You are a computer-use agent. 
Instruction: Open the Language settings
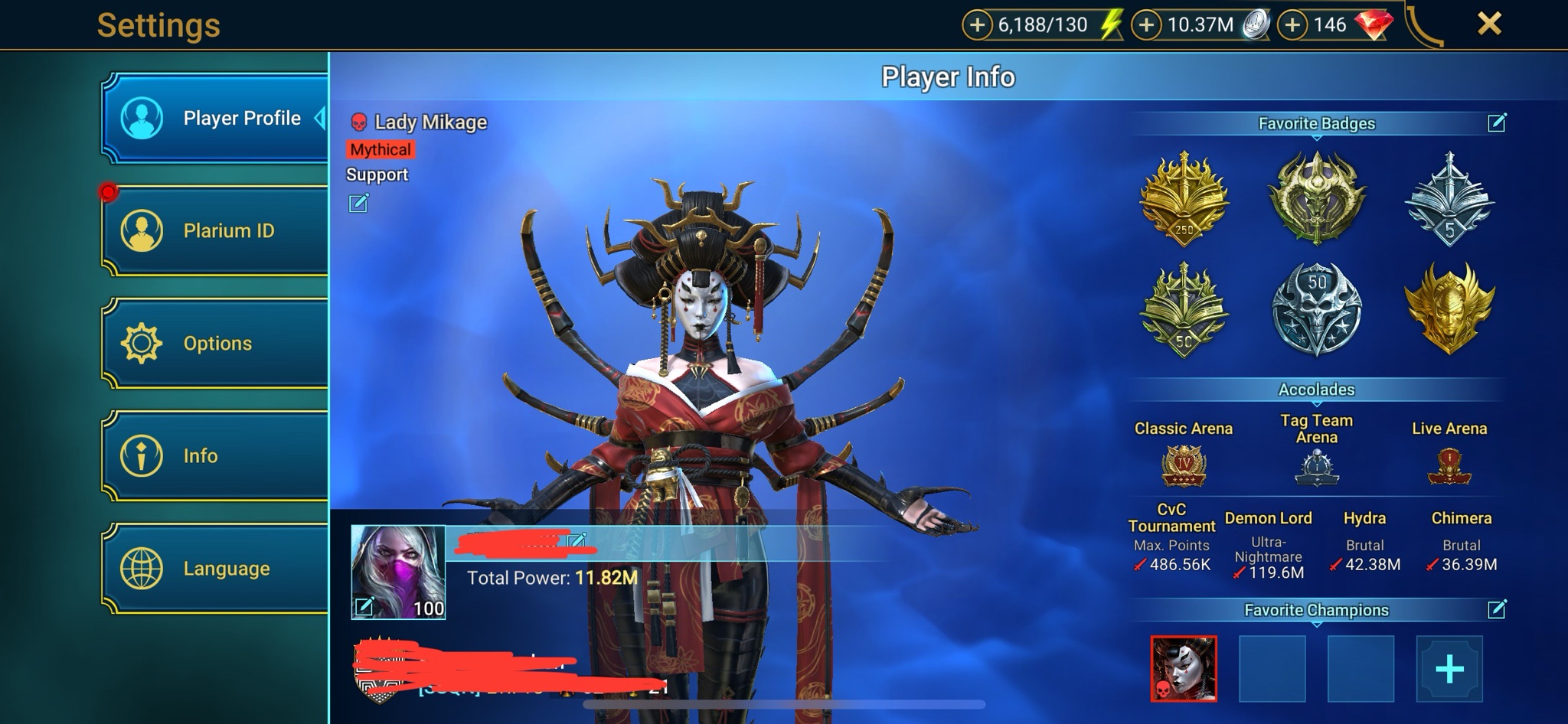[x=215, y=568]
